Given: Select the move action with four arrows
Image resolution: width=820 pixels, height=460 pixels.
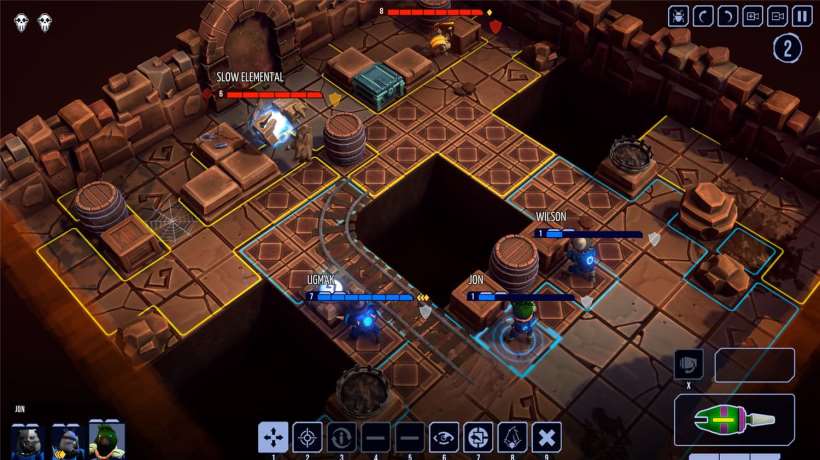Looking at the screenshot, I should (274, 437).
